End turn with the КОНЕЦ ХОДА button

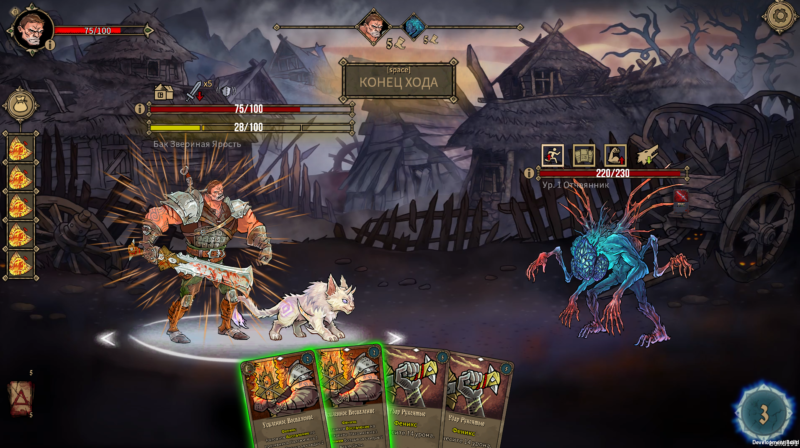(398, 81)
